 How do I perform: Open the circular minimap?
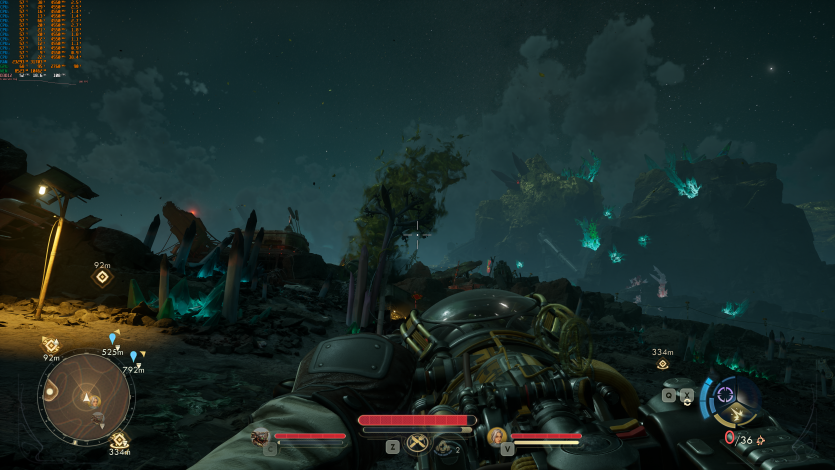86,399
